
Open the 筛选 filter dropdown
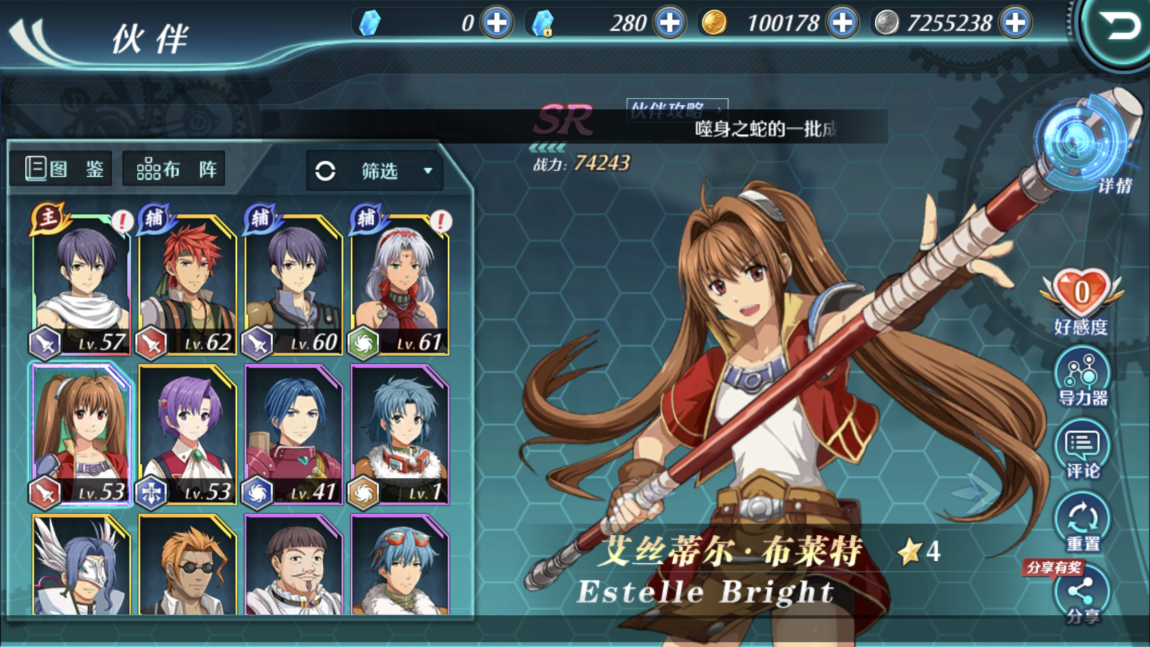point(375,171)
